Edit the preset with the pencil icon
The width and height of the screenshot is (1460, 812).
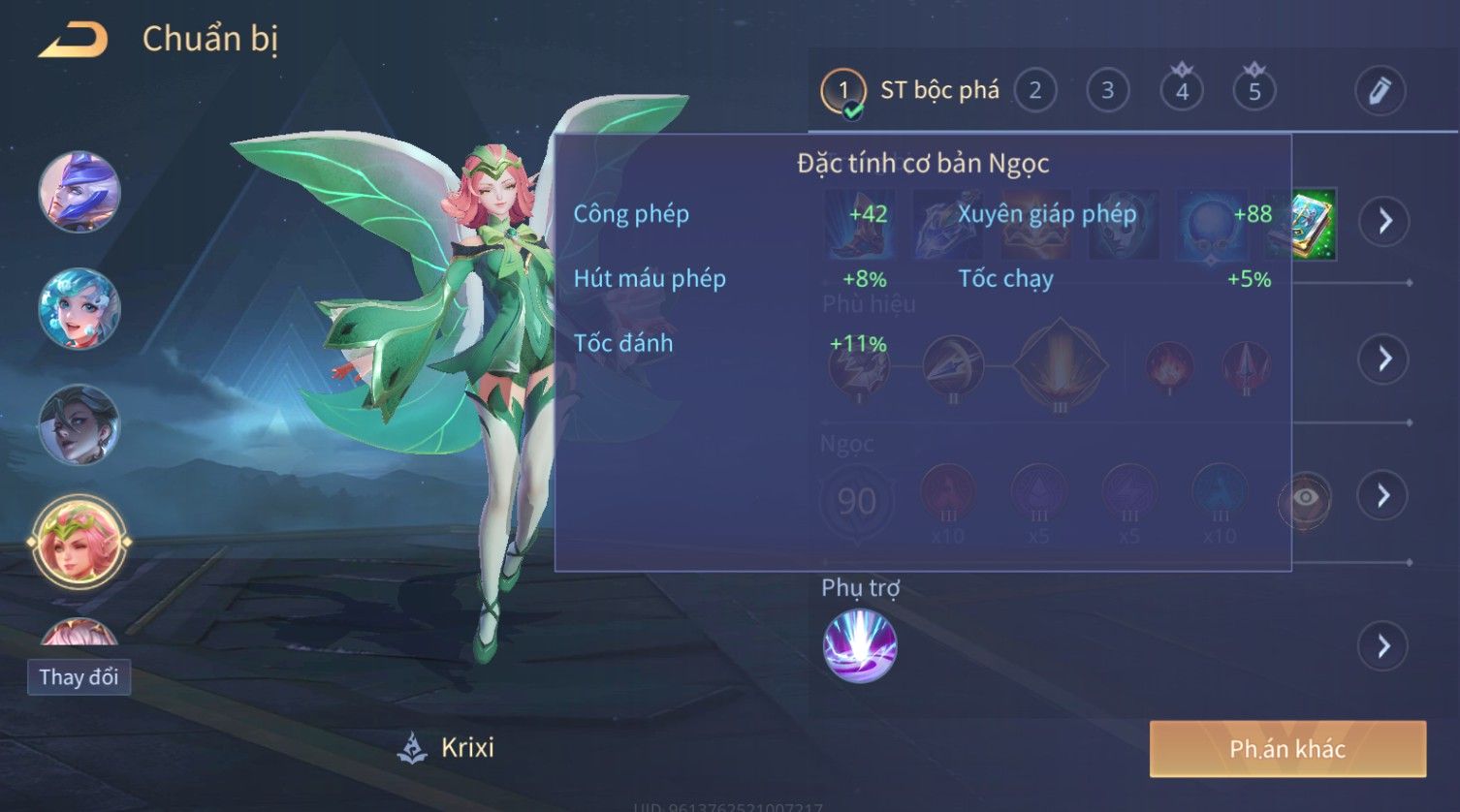1380,91
